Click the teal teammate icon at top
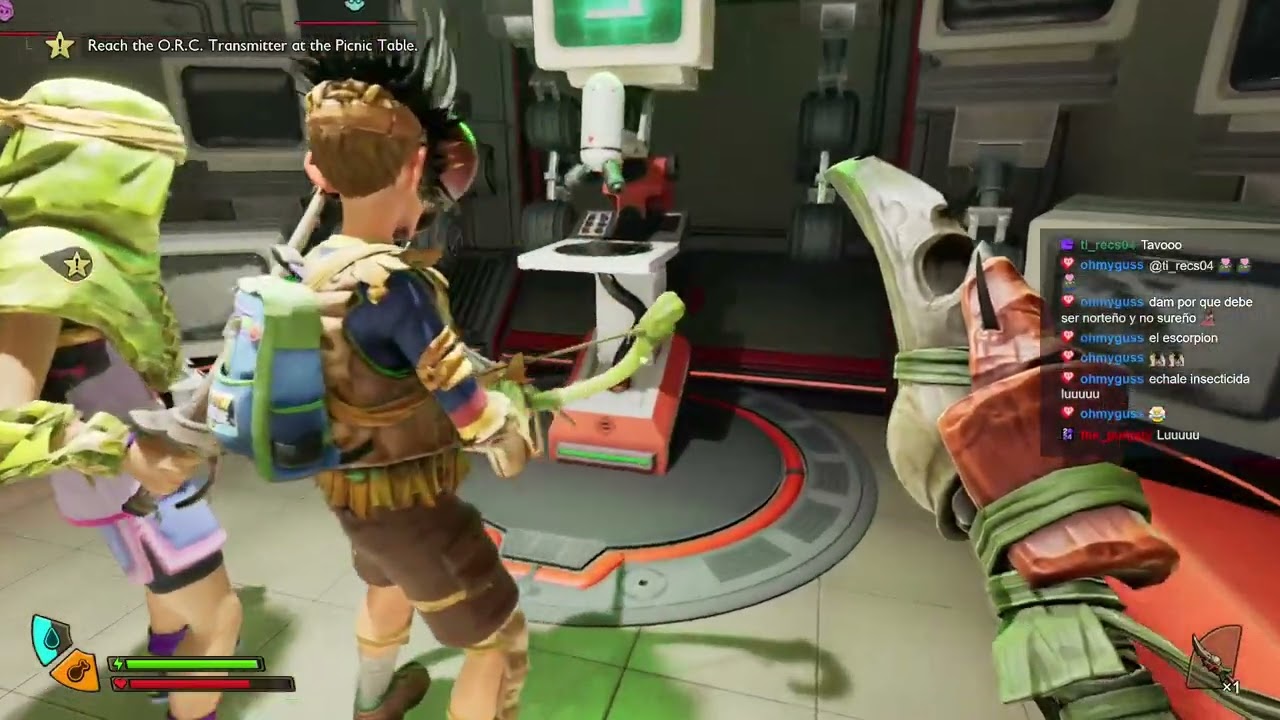 pyautogui.click(x=354, y=5)
